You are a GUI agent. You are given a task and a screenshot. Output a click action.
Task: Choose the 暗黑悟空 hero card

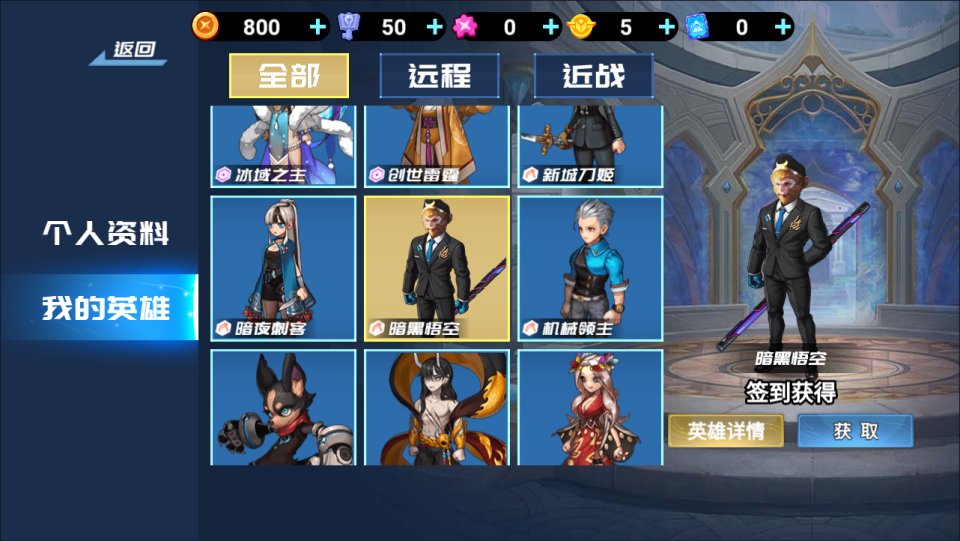click(437, 268)
